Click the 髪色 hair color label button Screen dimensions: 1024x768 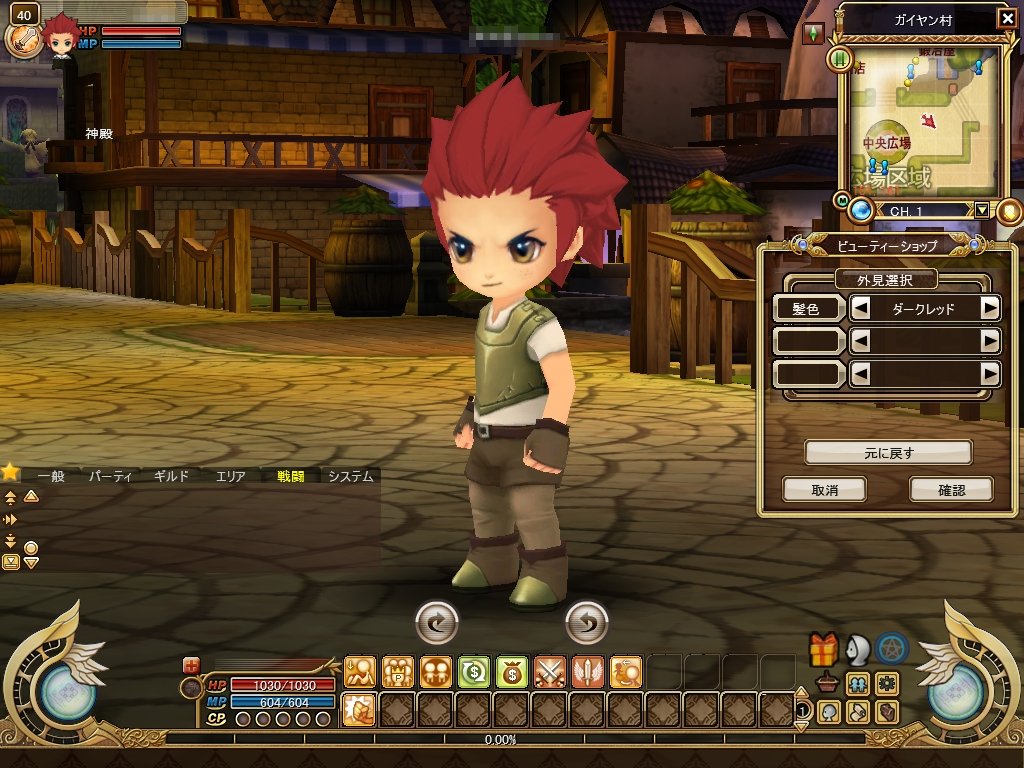click(807, 309)
